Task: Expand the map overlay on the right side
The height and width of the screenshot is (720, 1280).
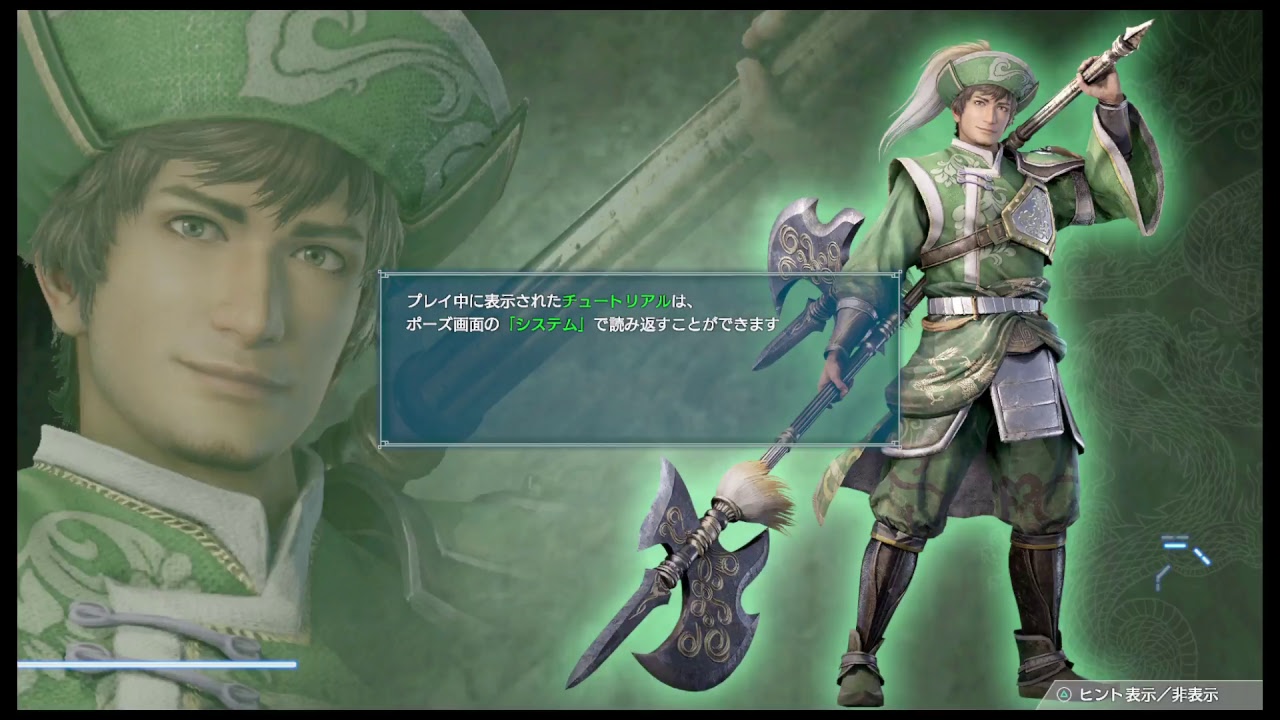Action: tap(1180, 555)
